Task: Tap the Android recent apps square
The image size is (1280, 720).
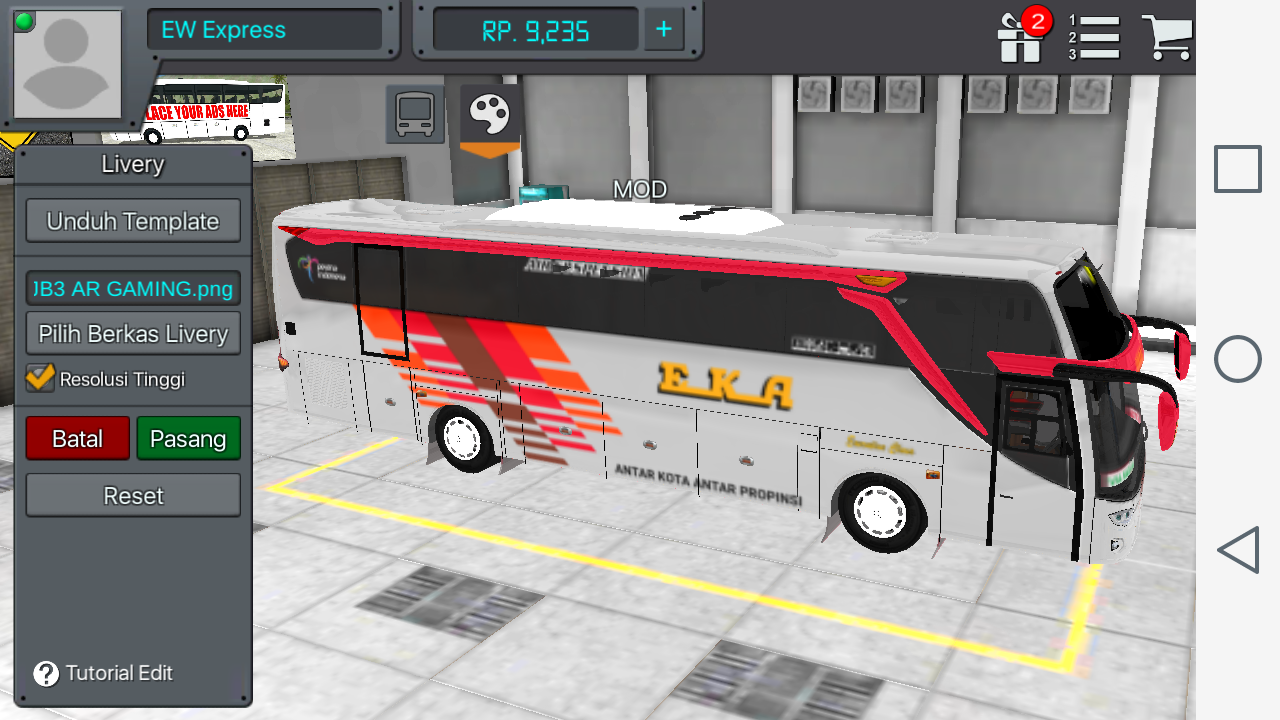Action: pyautogui.click(x=1237, y=168)
